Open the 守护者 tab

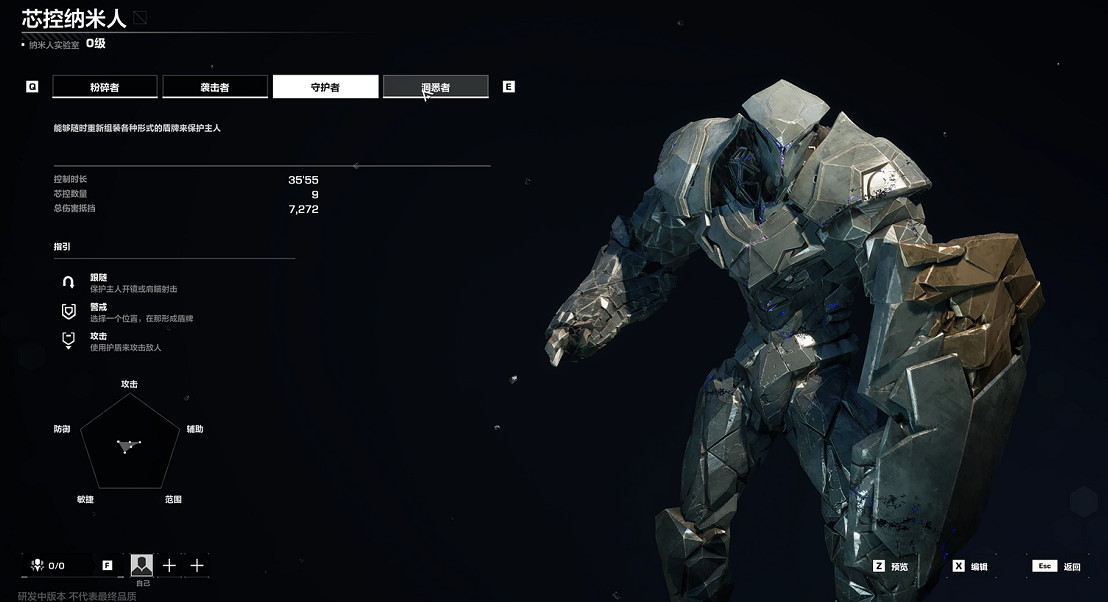pos(325,87)
